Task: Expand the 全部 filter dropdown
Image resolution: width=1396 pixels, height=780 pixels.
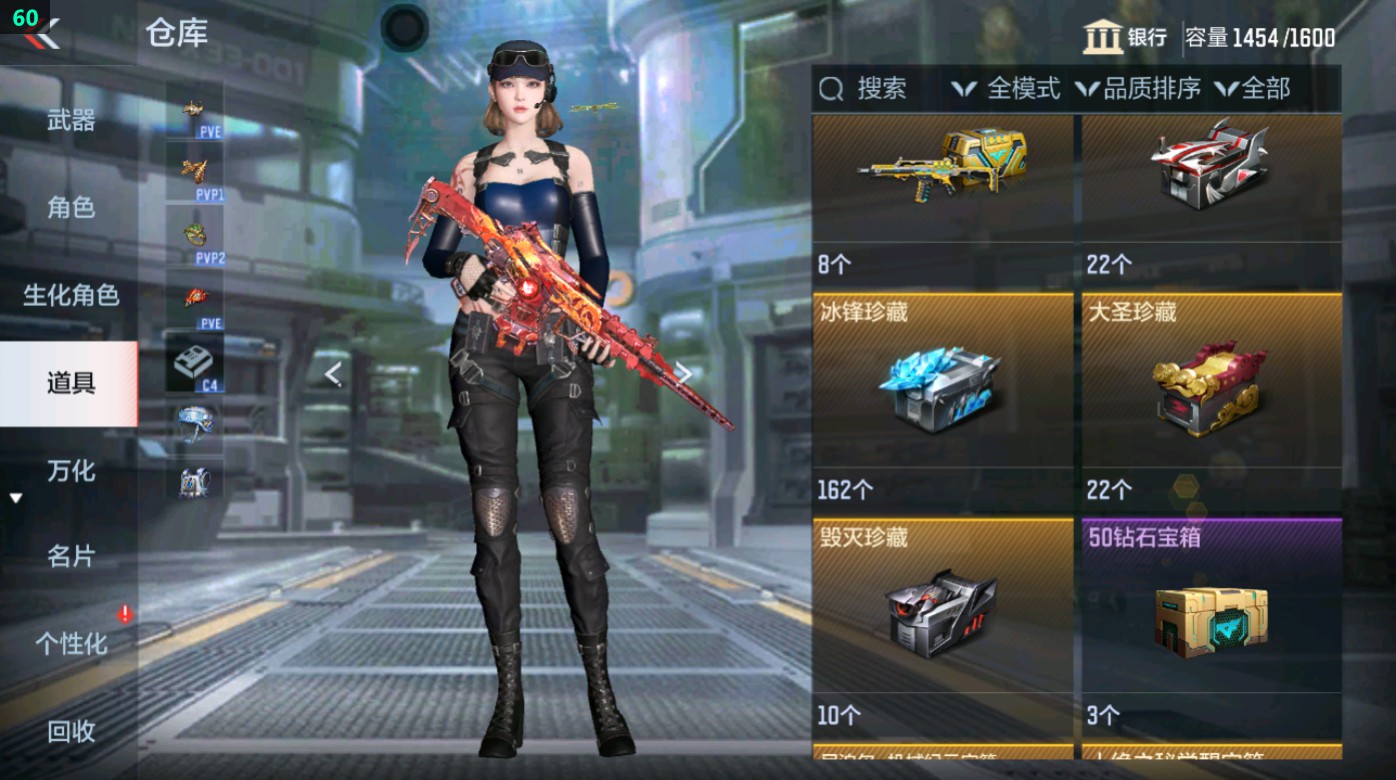Action: 1257,89
